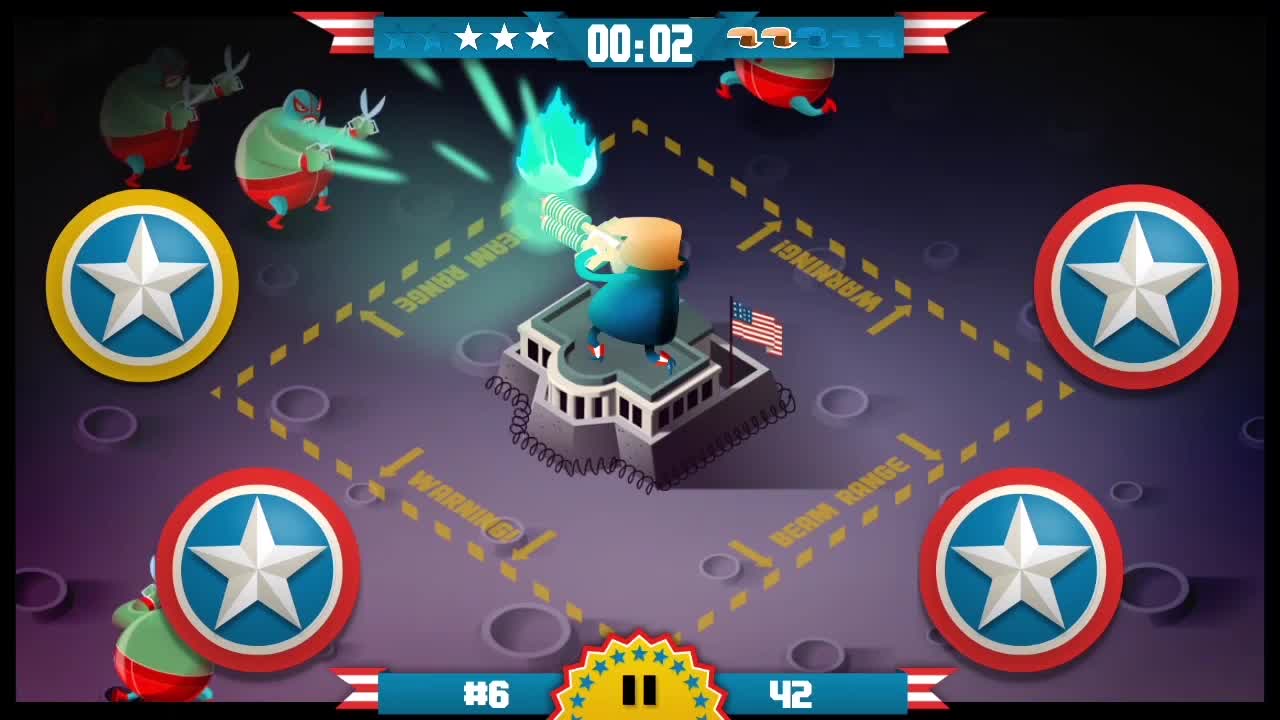
Task: Click the American flag beside the statue
Action: [x=758, y=325]
